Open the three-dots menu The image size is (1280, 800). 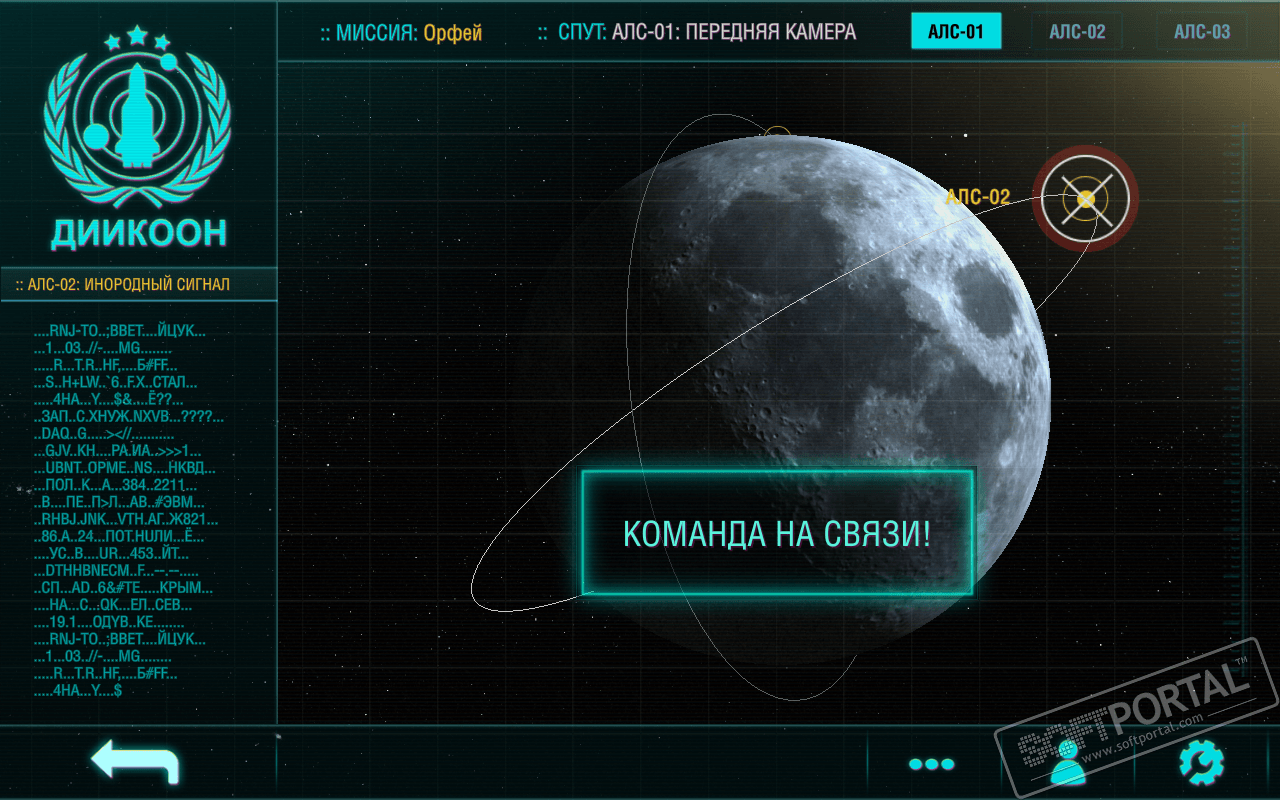931,764
